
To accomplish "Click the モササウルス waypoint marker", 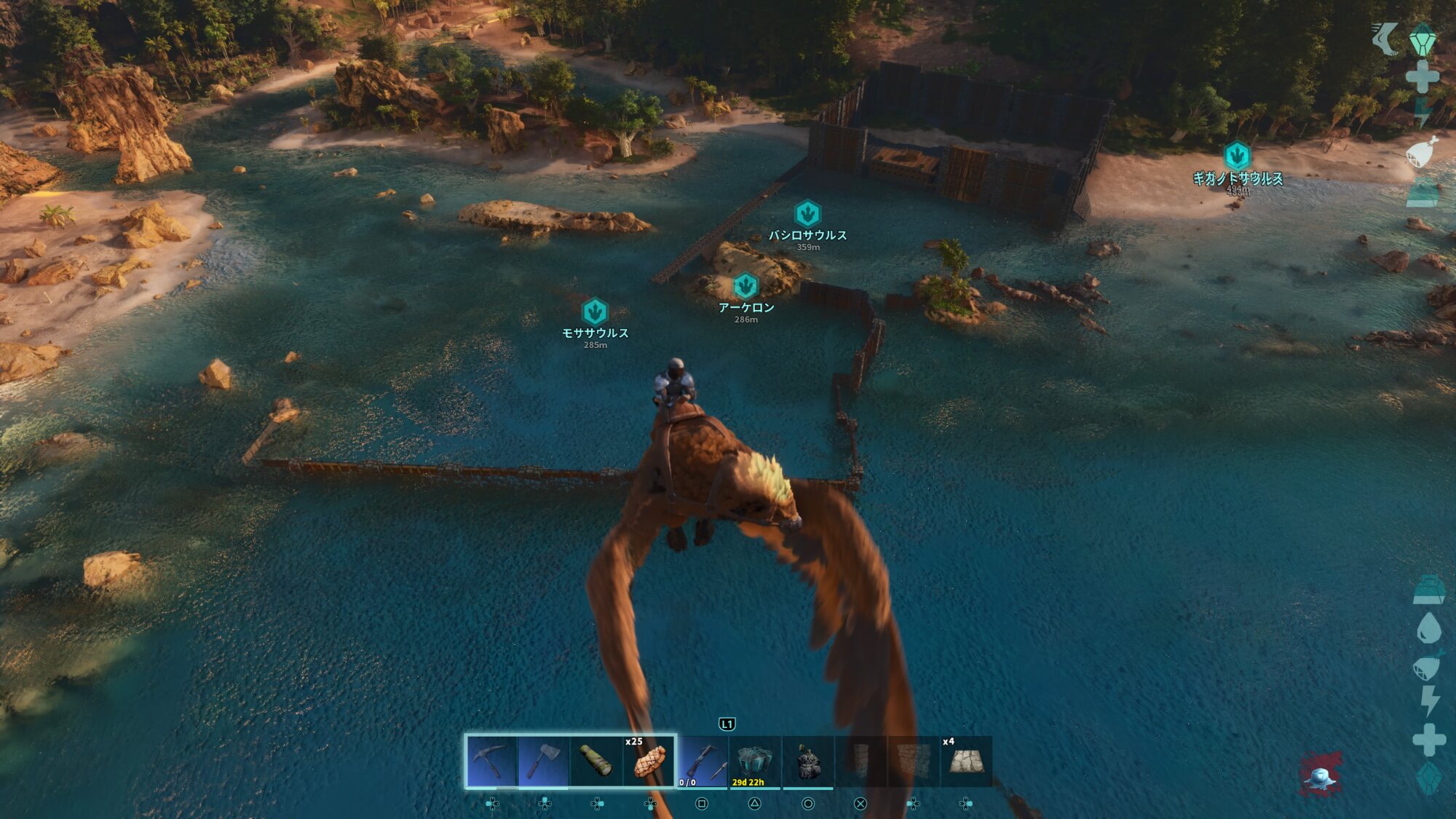I will click(595, 312).
